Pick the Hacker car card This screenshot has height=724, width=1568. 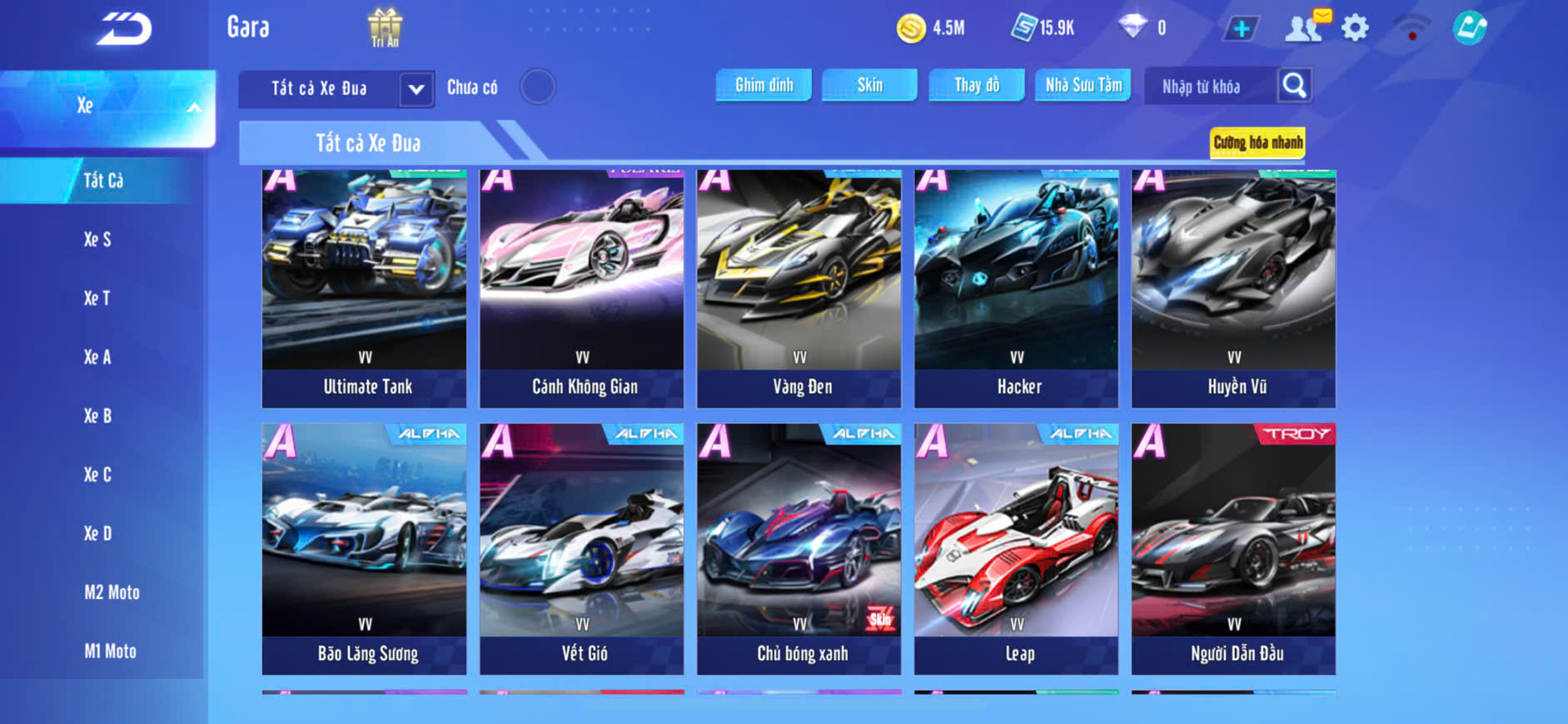pos(1017,288)
